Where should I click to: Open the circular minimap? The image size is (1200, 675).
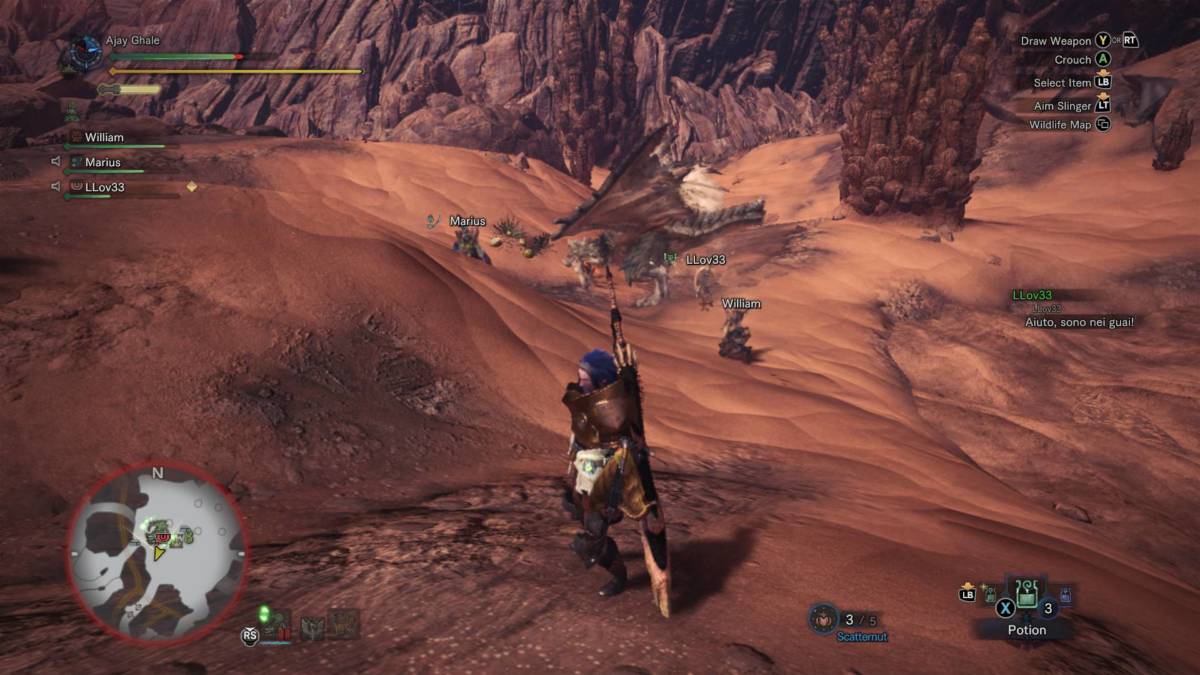(157, 553)
